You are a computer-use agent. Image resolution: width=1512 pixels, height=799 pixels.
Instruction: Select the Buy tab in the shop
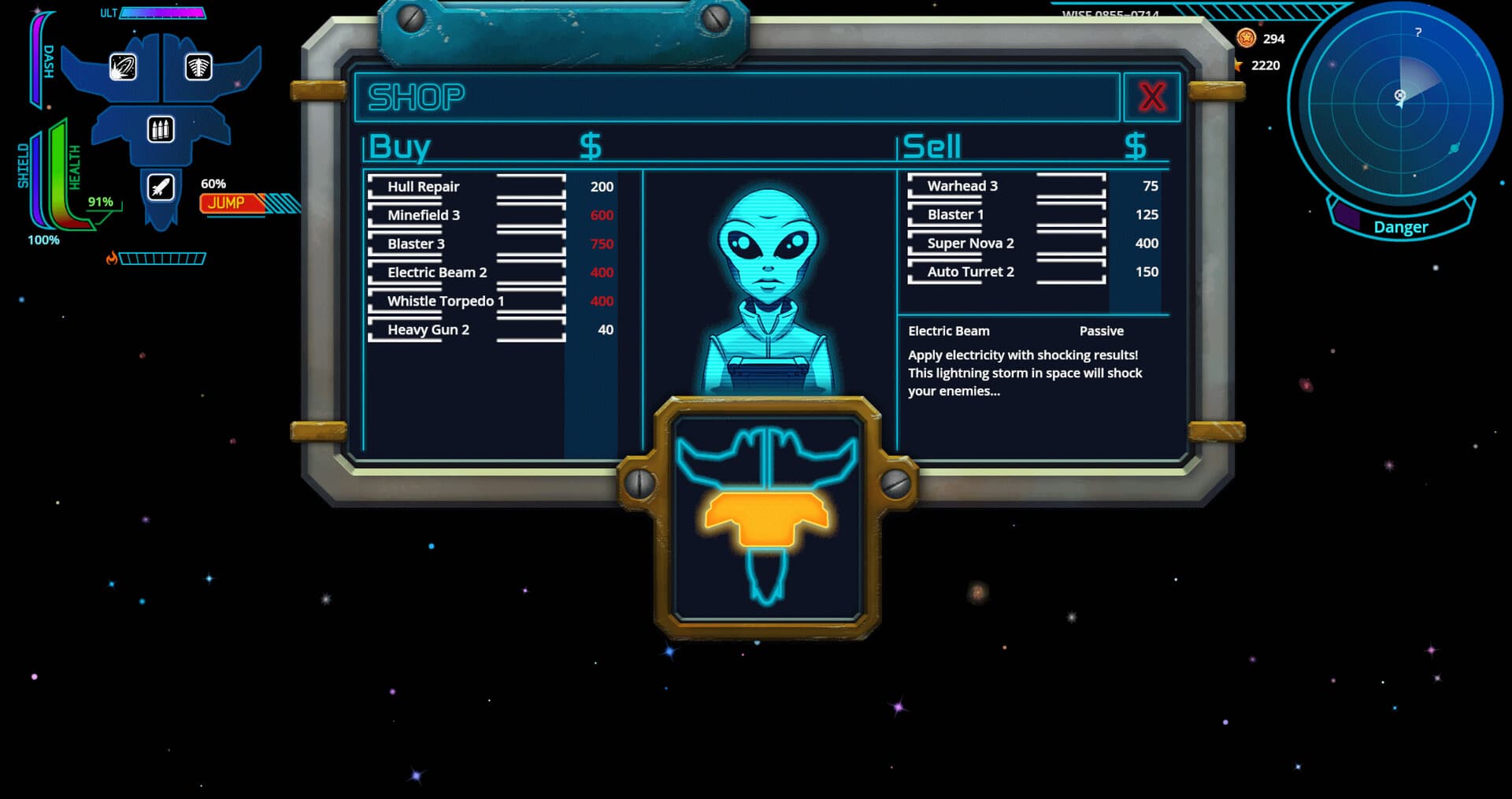[398, 145]
